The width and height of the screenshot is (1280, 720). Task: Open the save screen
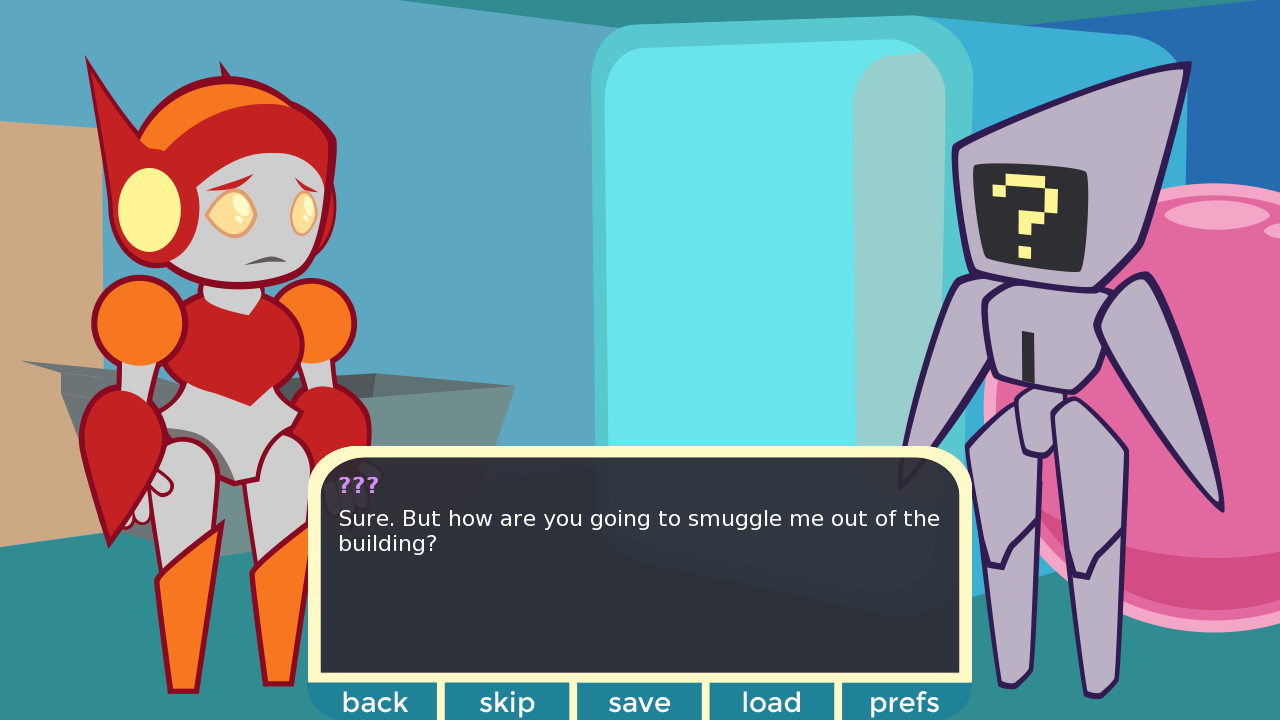coord(639,702)
